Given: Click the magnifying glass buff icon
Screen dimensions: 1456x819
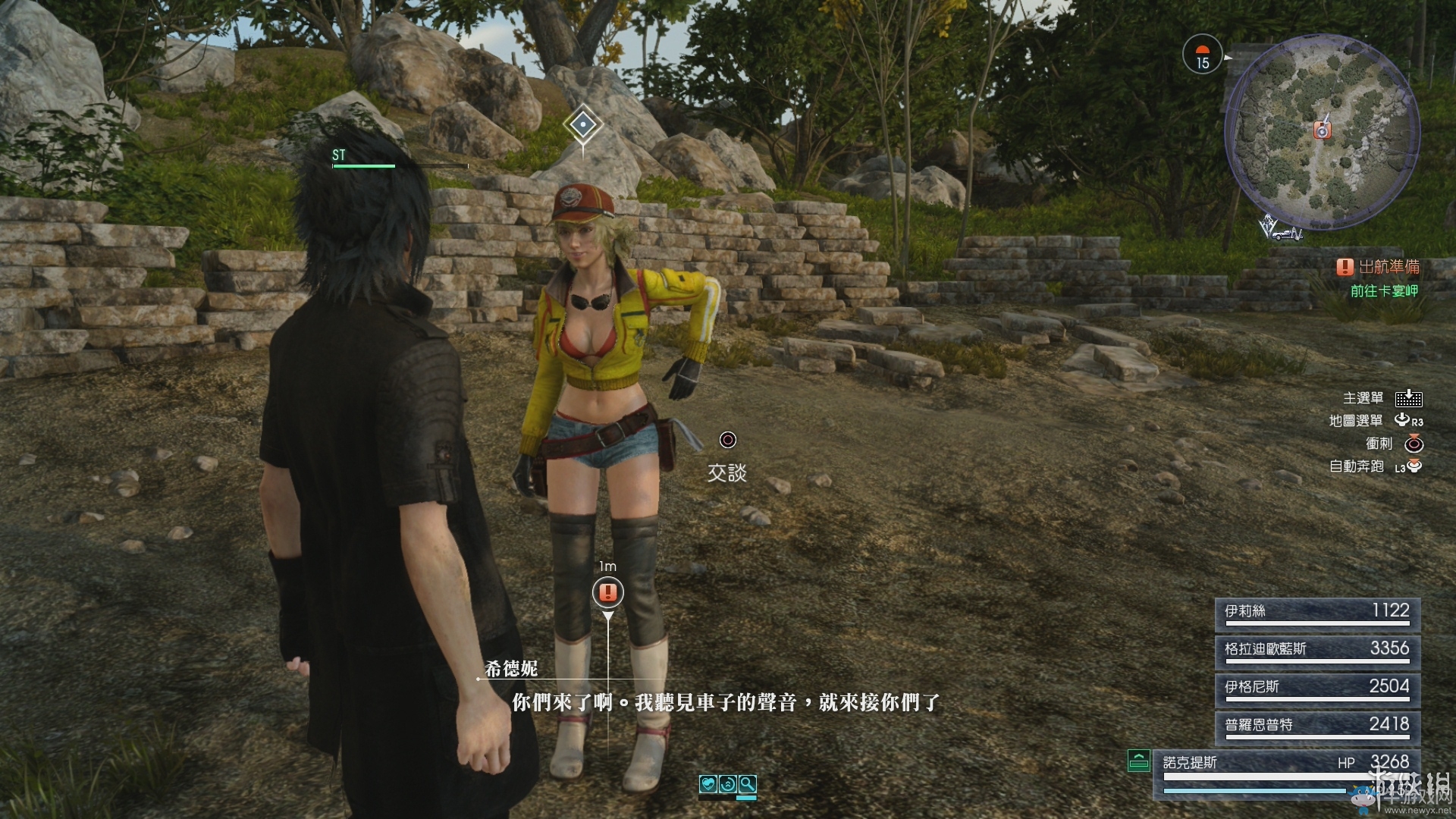Looking at the screenshot, I should click(747, 784).
